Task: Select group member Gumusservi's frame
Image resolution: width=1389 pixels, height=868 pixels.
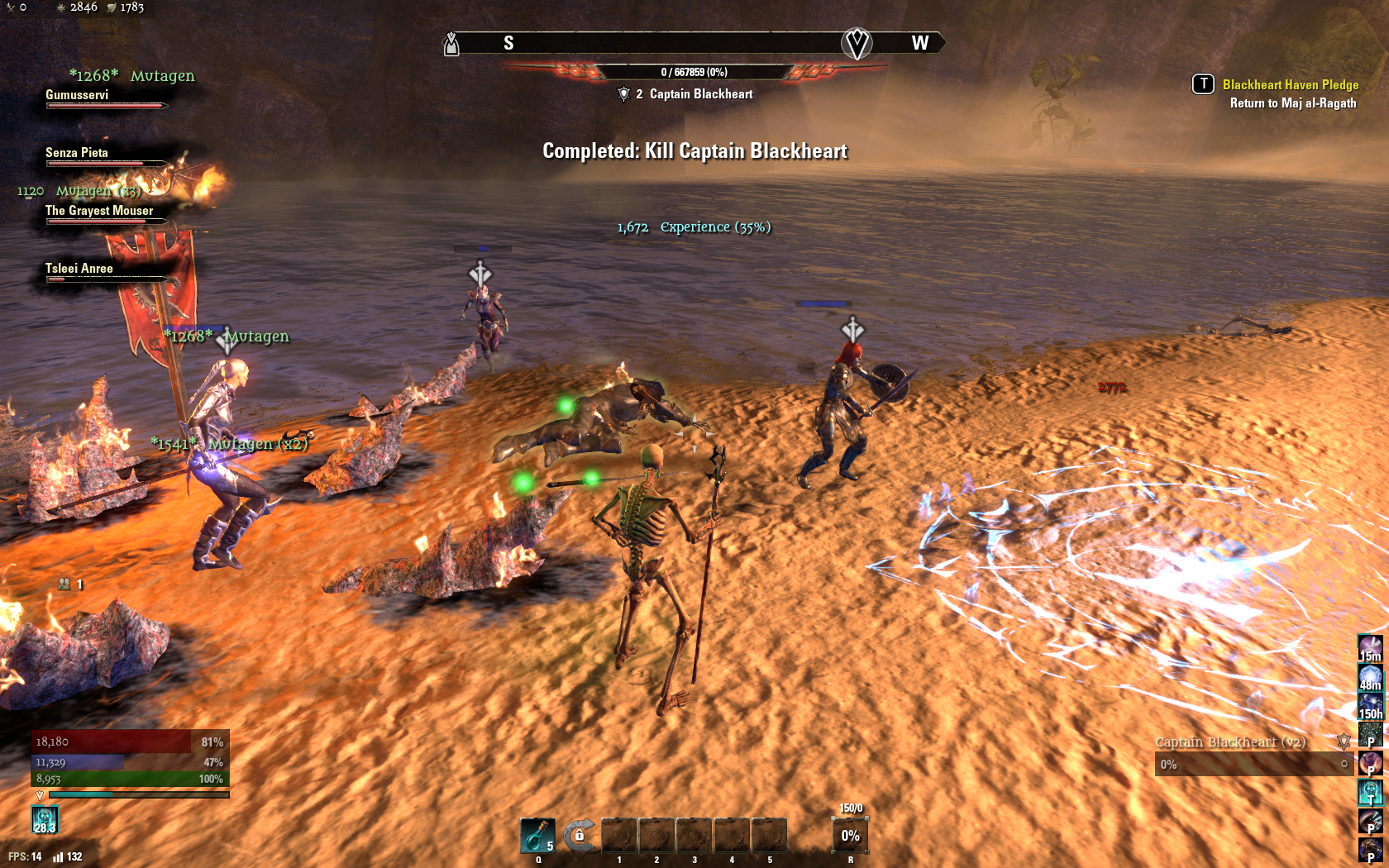Action: coord(105,98)
